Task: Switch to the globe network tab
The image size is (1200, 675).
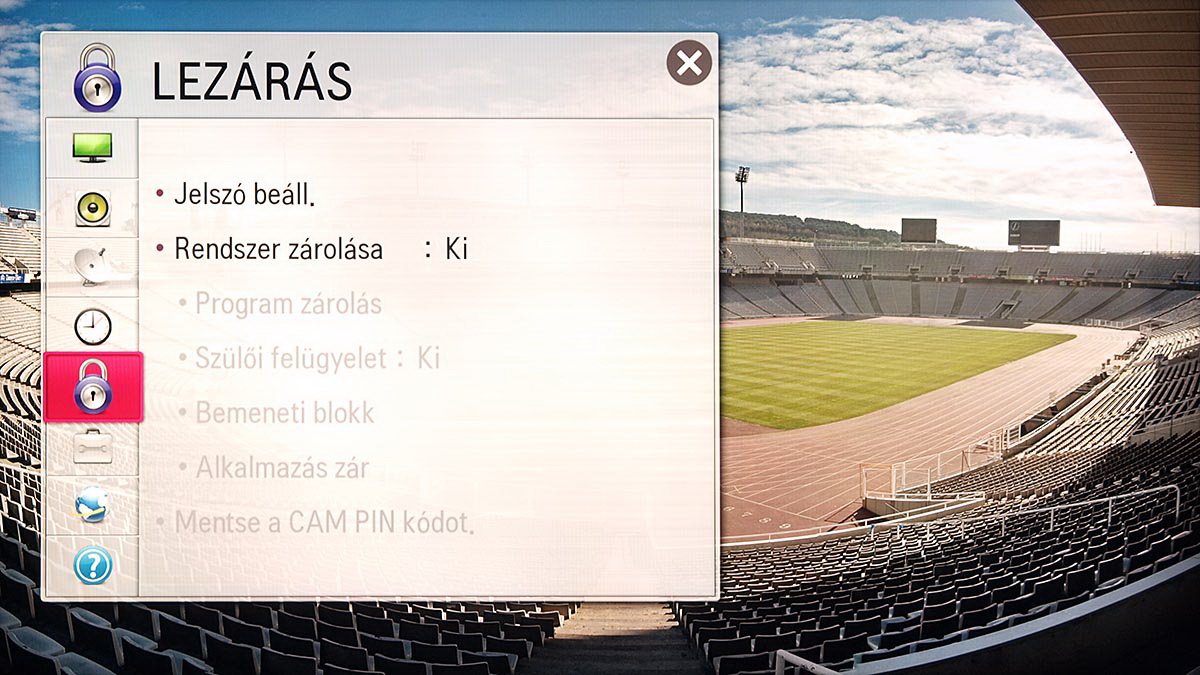Action: pos(92,507)
